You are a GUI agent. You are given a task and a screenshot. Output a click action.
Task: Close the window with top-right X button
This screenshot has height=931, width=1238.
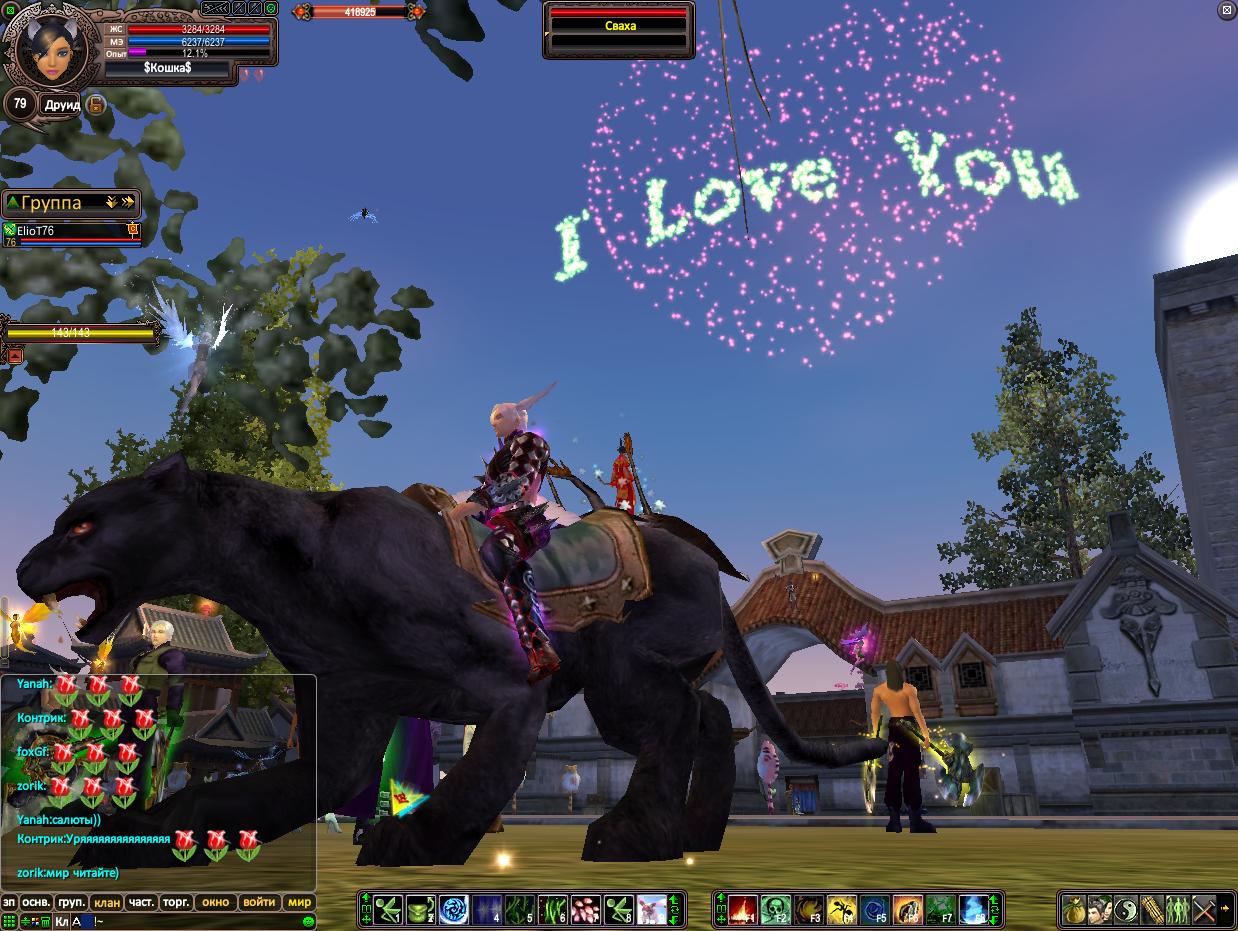click(x=1227, y=10)
